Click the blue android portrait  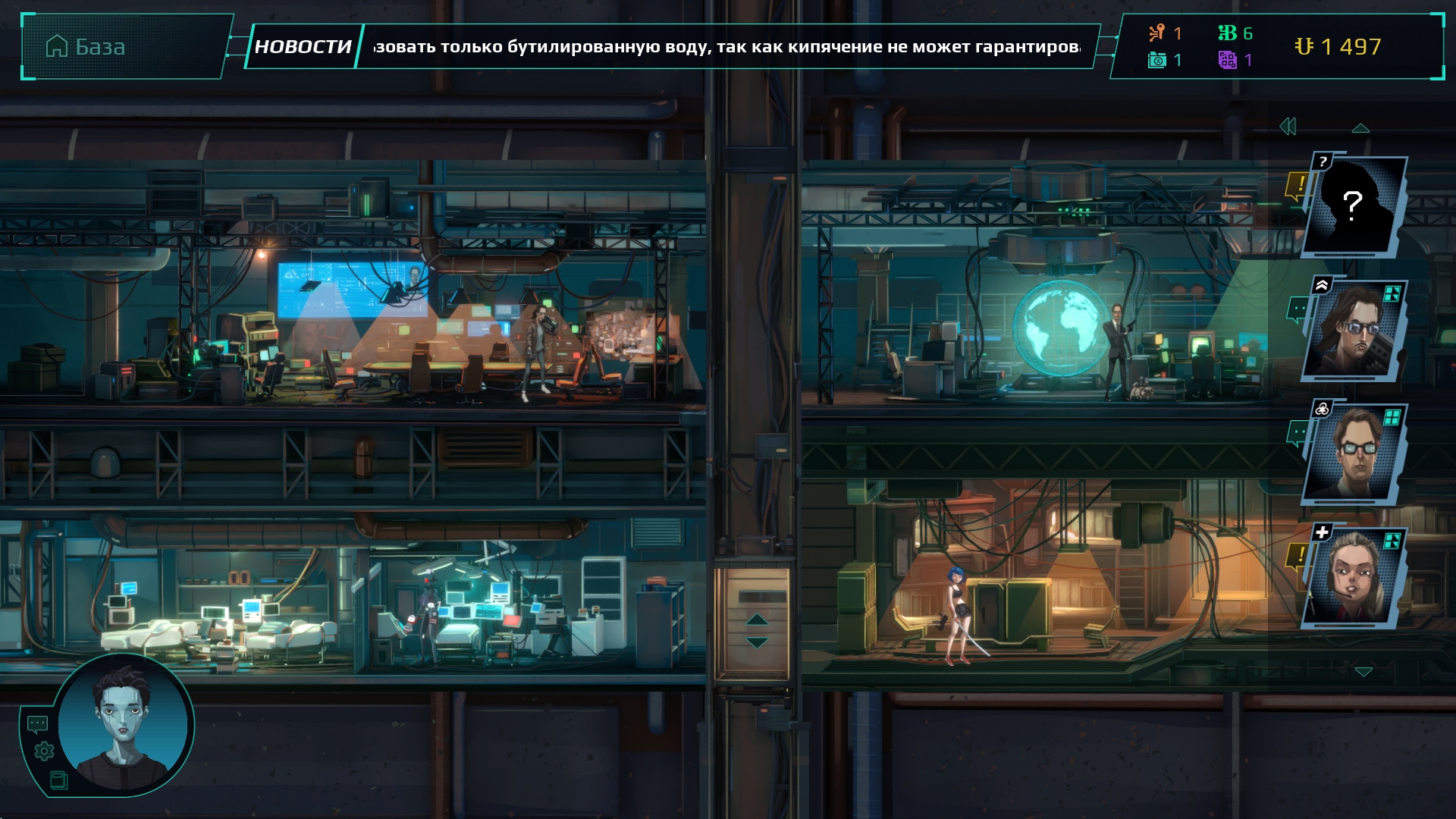point(124,724)
